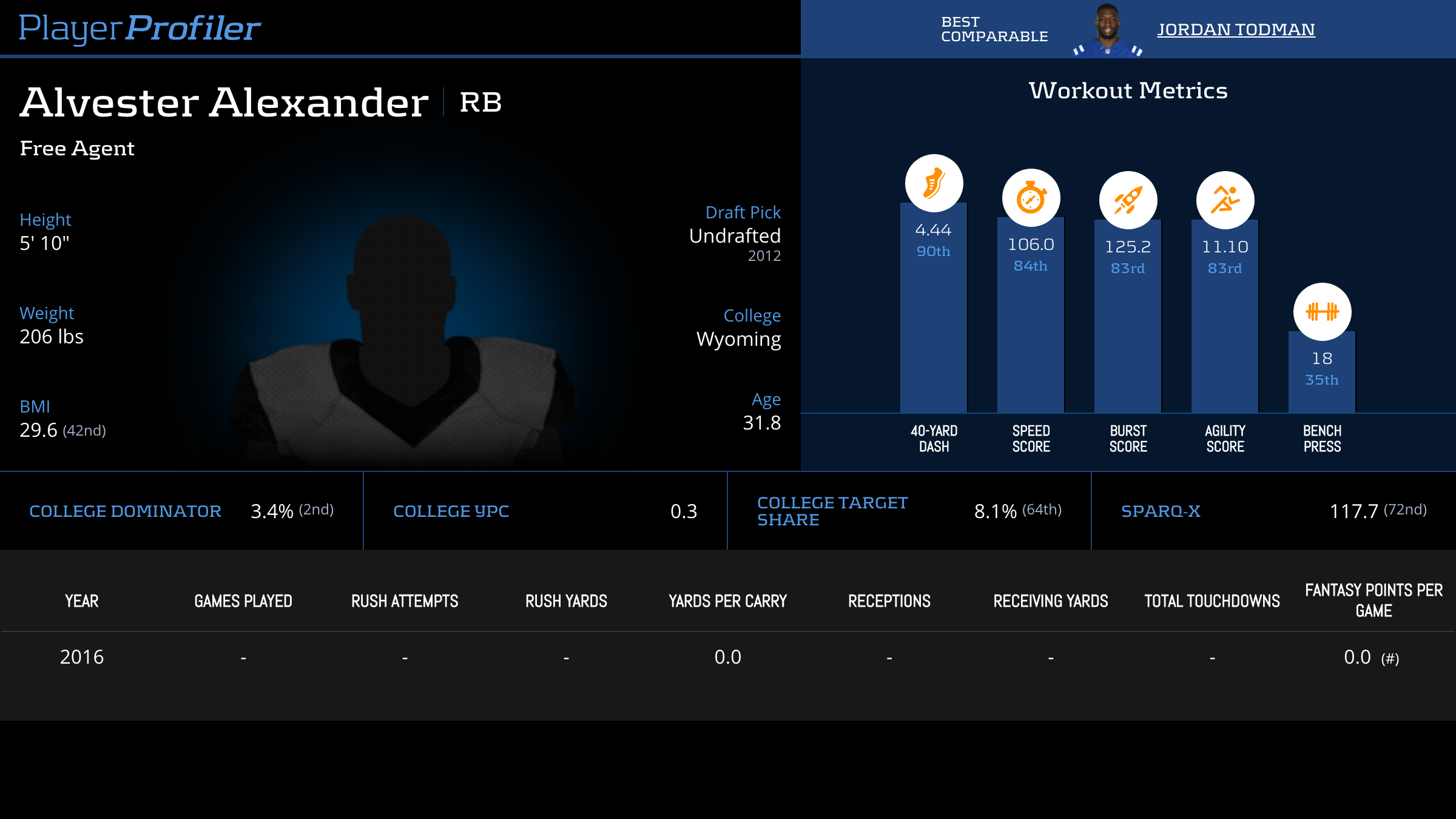Select the Bench Press barbell icon
Image resolution: width=1456 pixels, height=819 pixels.
click(1322, 312)
